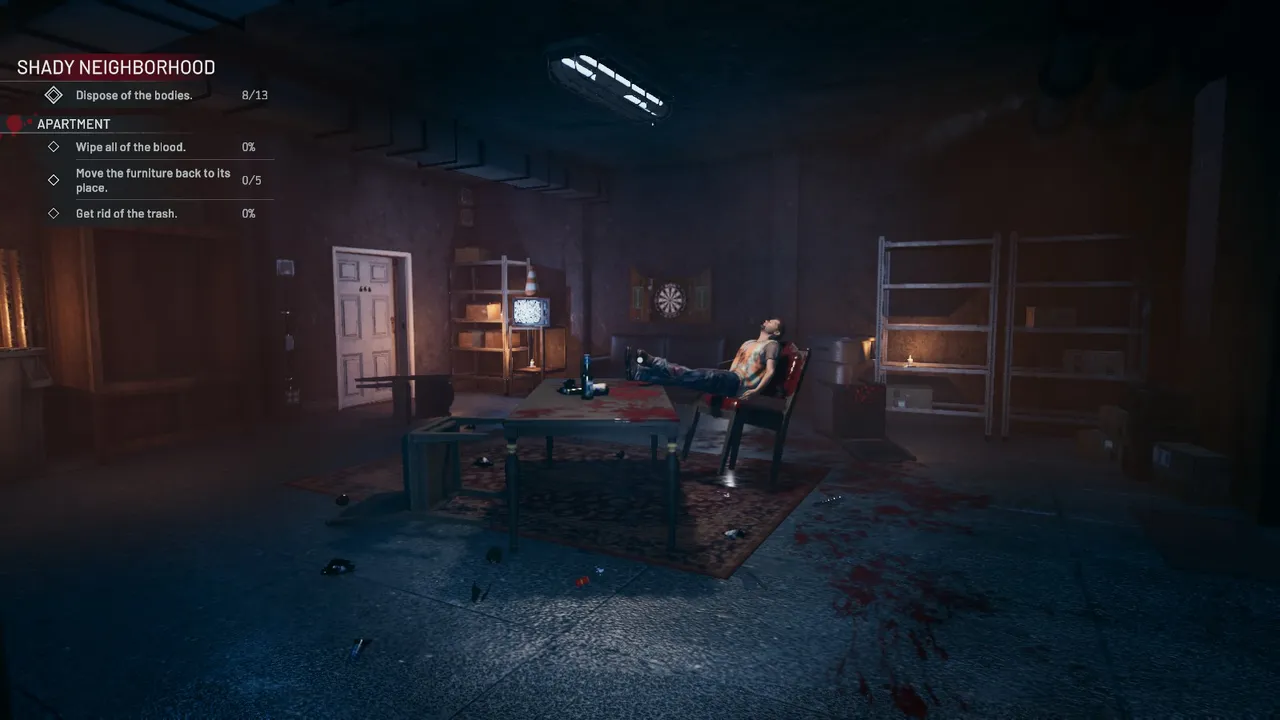The height and width of the screenshot is (720, 1280).
Task: Toggle completion on Dispose of the bodies objective
Action: pos(134,94)
